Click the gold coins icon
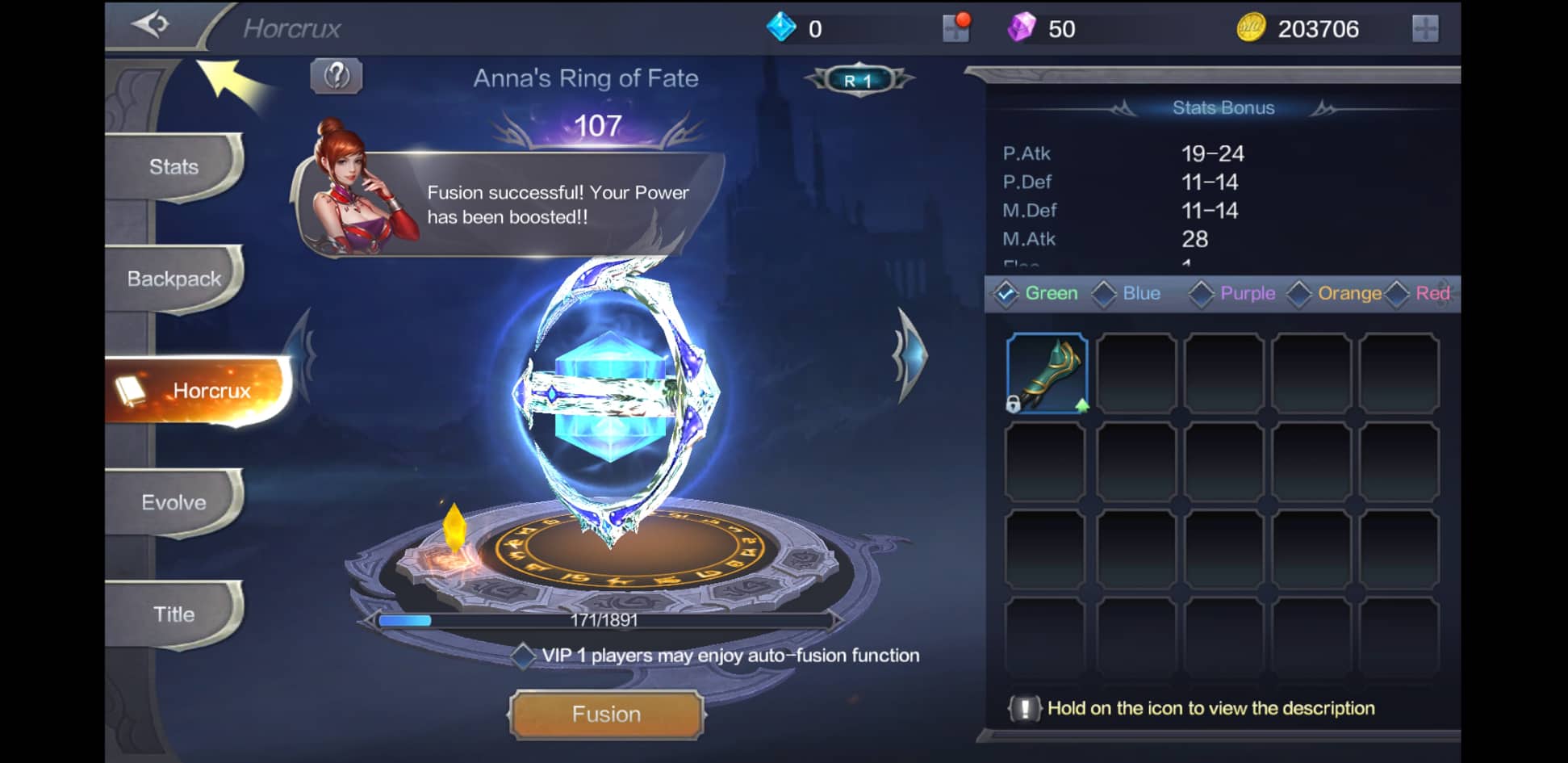Viewport: 1568px width, 763px height. [1249, 27]
